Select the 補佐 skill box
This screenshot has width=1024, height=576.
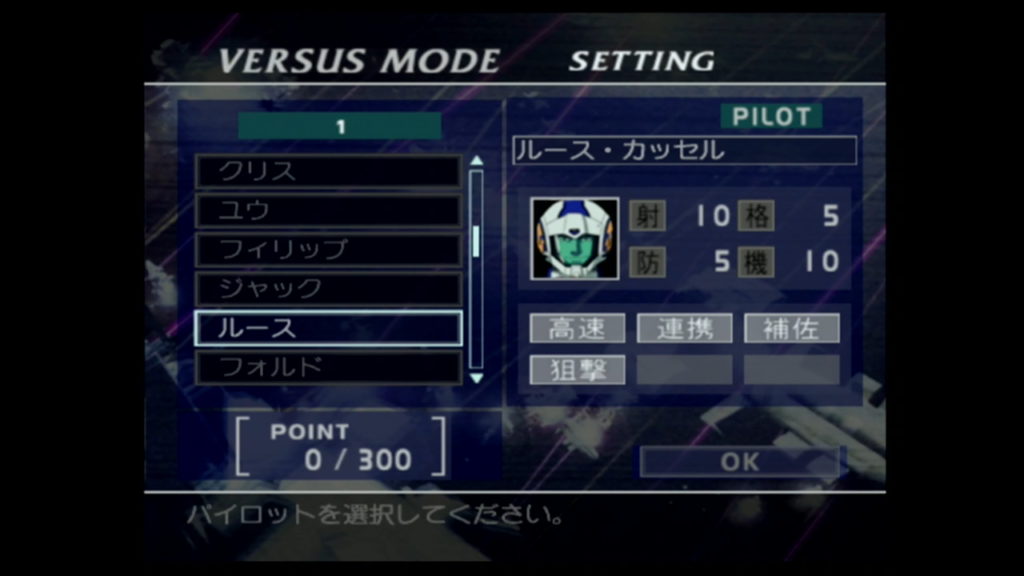pos(791,328)
